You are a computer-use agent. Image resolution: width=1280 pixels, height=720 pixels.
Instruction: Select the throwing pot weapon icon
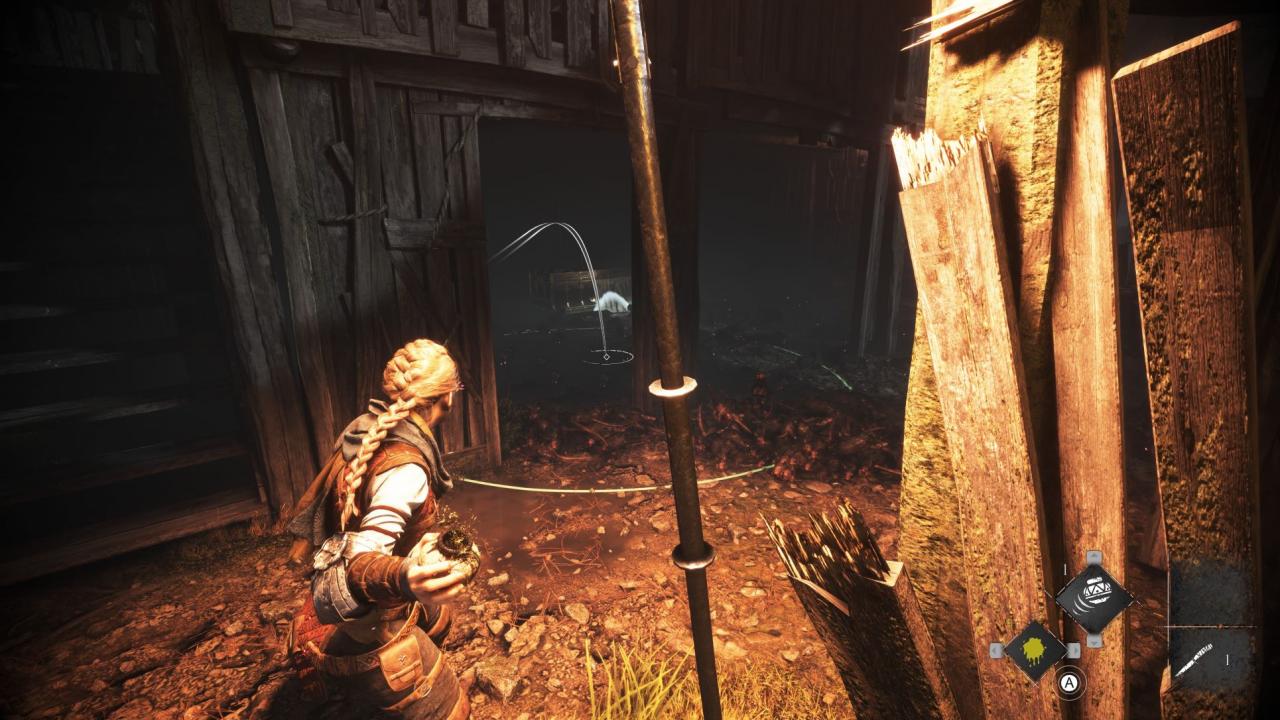point(1094,599)
